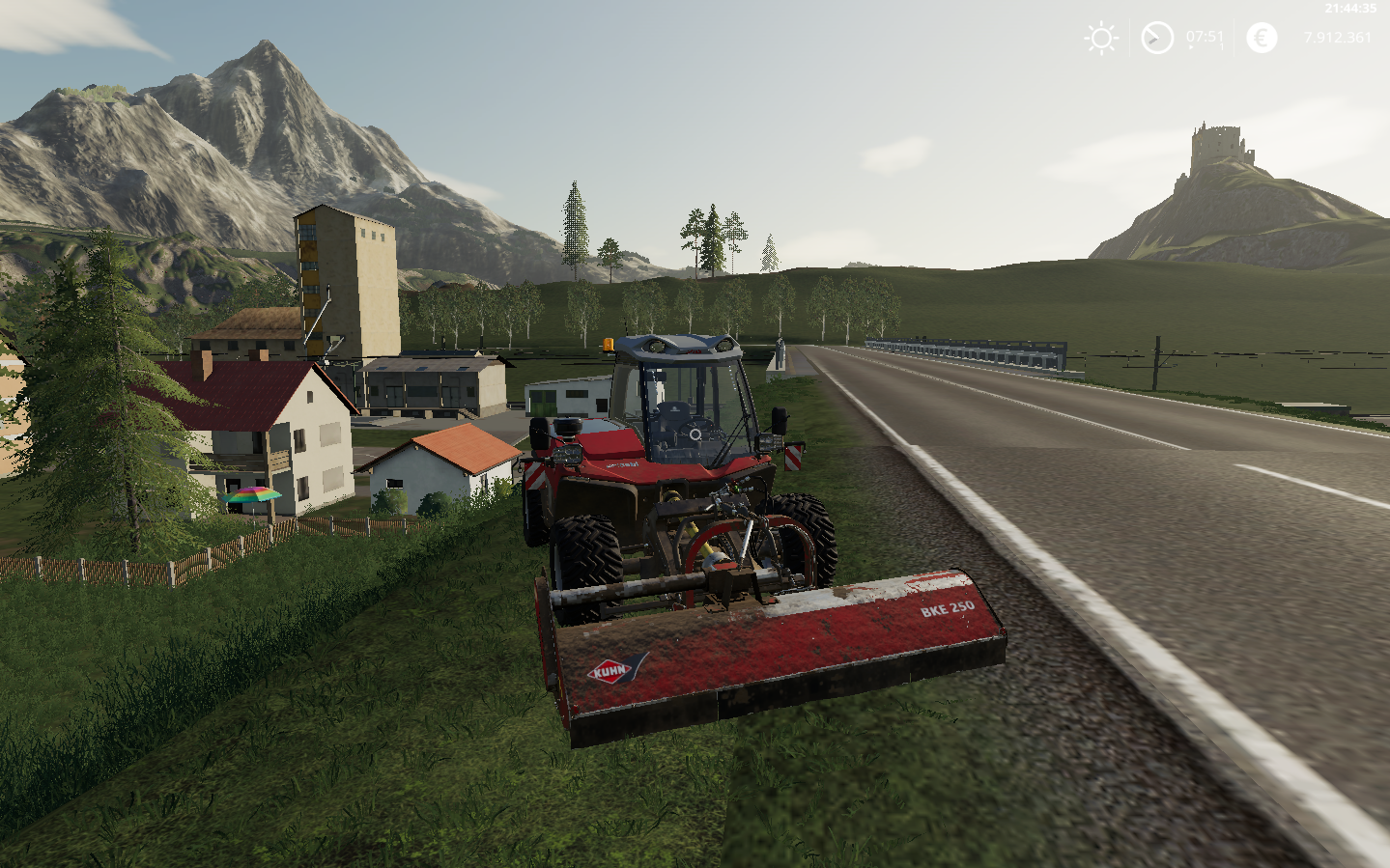Viewport: 1390px width, 868px height.
Task: Click the euro money icon
Action: (x=1261, y=38)
